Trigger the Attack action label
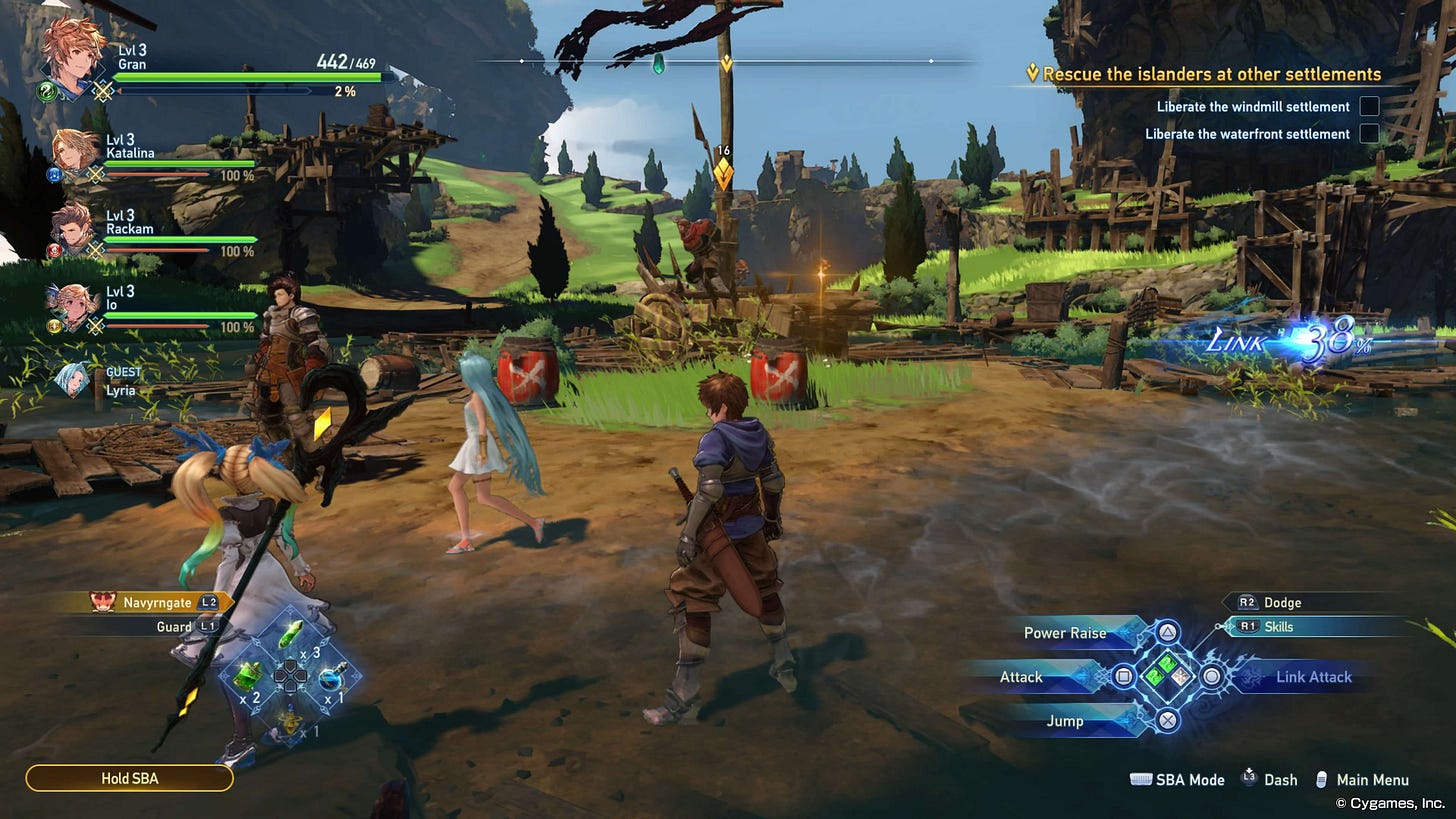Image resolution: width=1456 pixels, height=819 pixels. 1021,677
